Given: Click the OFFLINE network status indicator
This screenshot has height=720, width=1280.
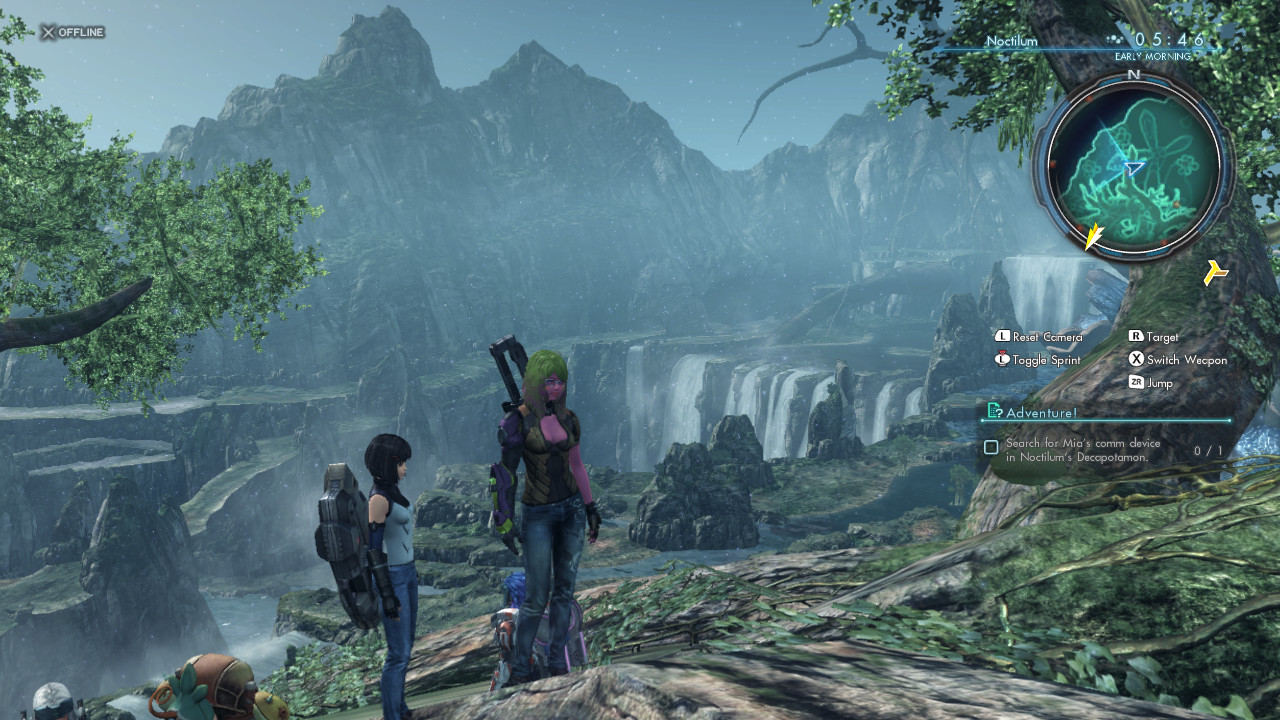Looking at the screenshot, I should (x=72, y=32).
